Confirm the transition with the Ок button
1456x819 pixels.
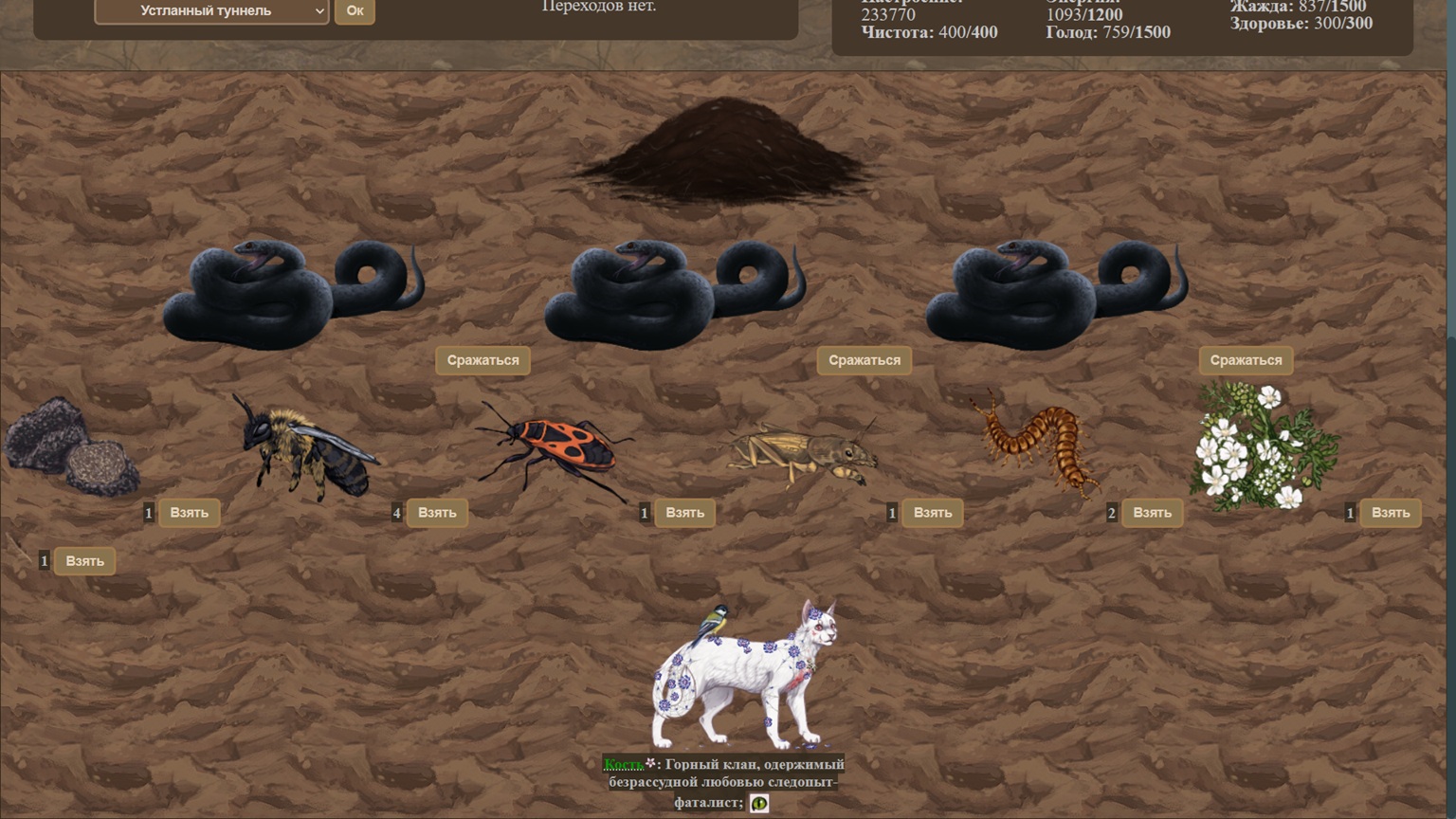(355, 11)
